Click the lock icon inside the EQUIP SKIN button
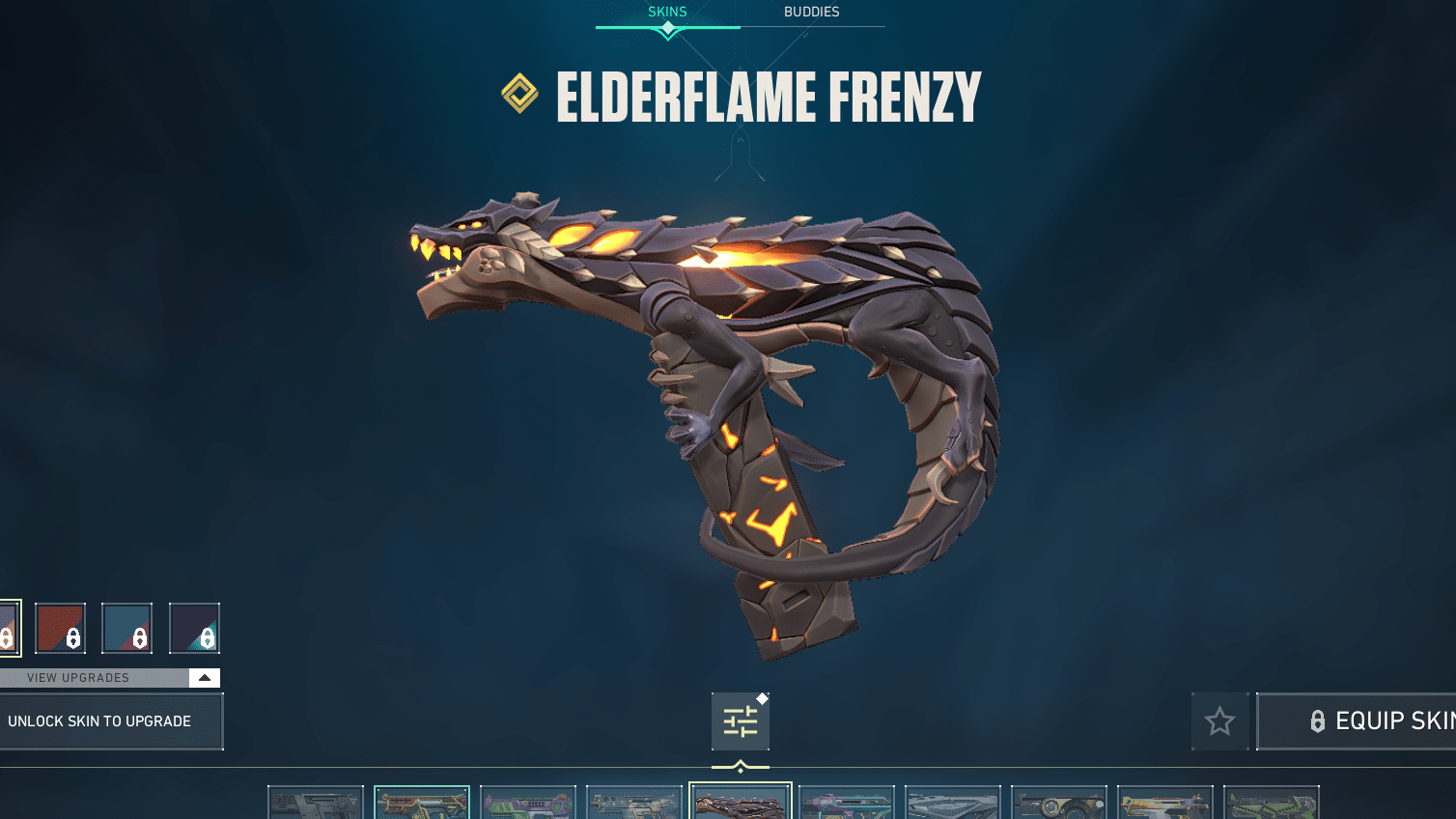Viewport: 1456px width, 819px height. 1319,720
